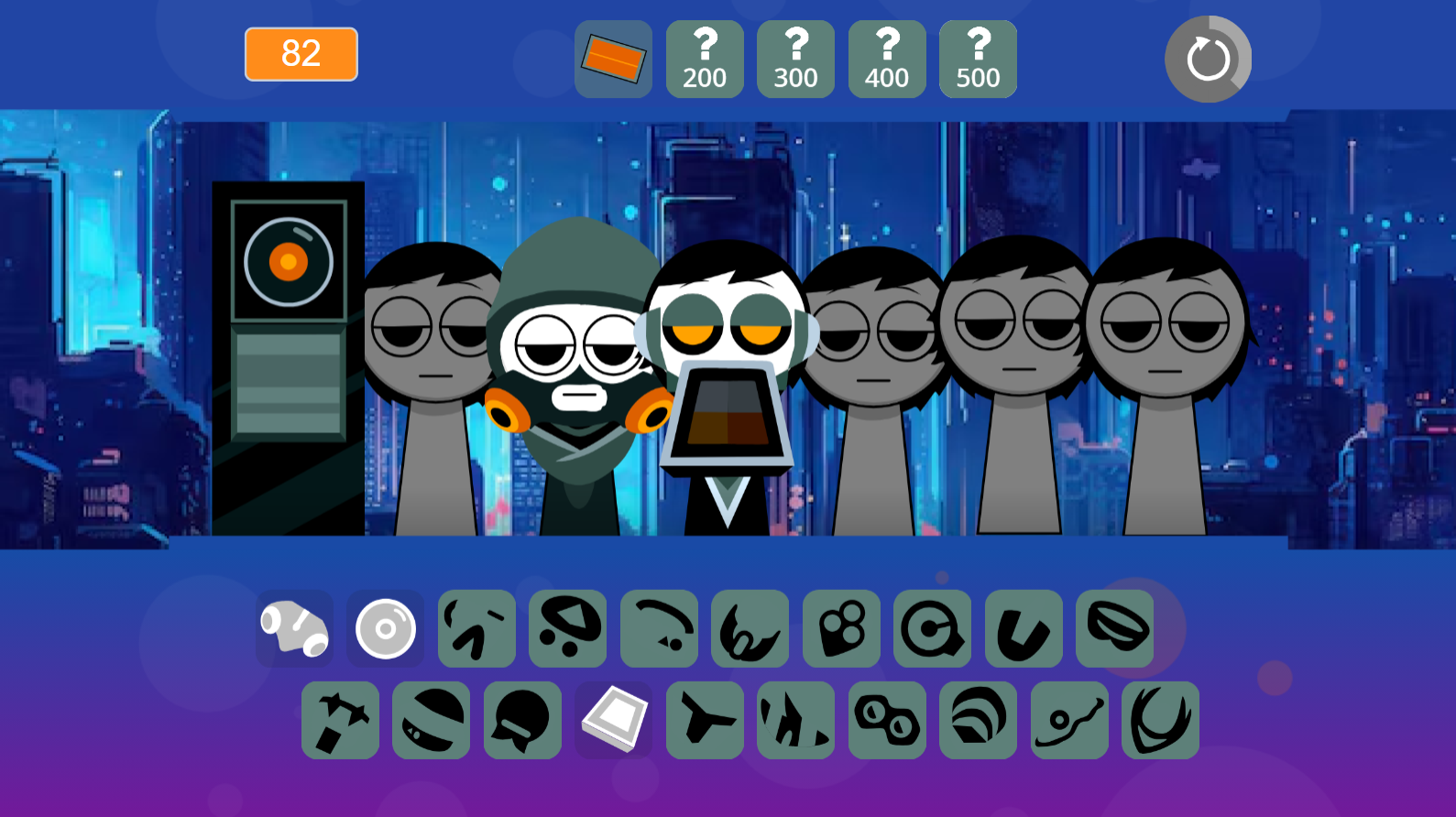The width and height of the screenshot is (1456, 817).
Task: Open the 500-coin mystery box
Action: pos(977,59)
